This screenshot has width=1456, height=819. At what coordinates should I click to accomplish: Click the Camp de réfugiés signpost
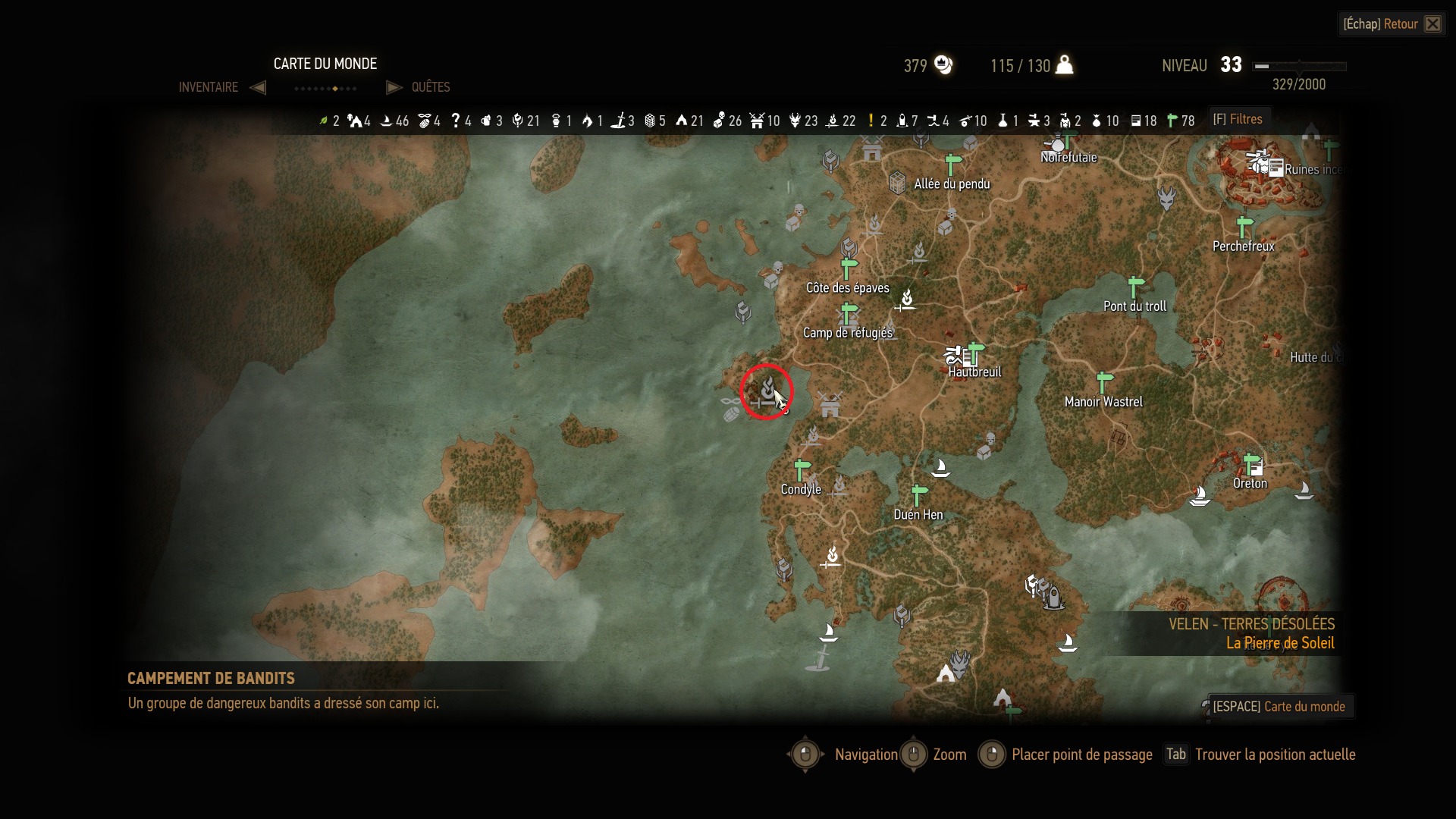[849, 313]
